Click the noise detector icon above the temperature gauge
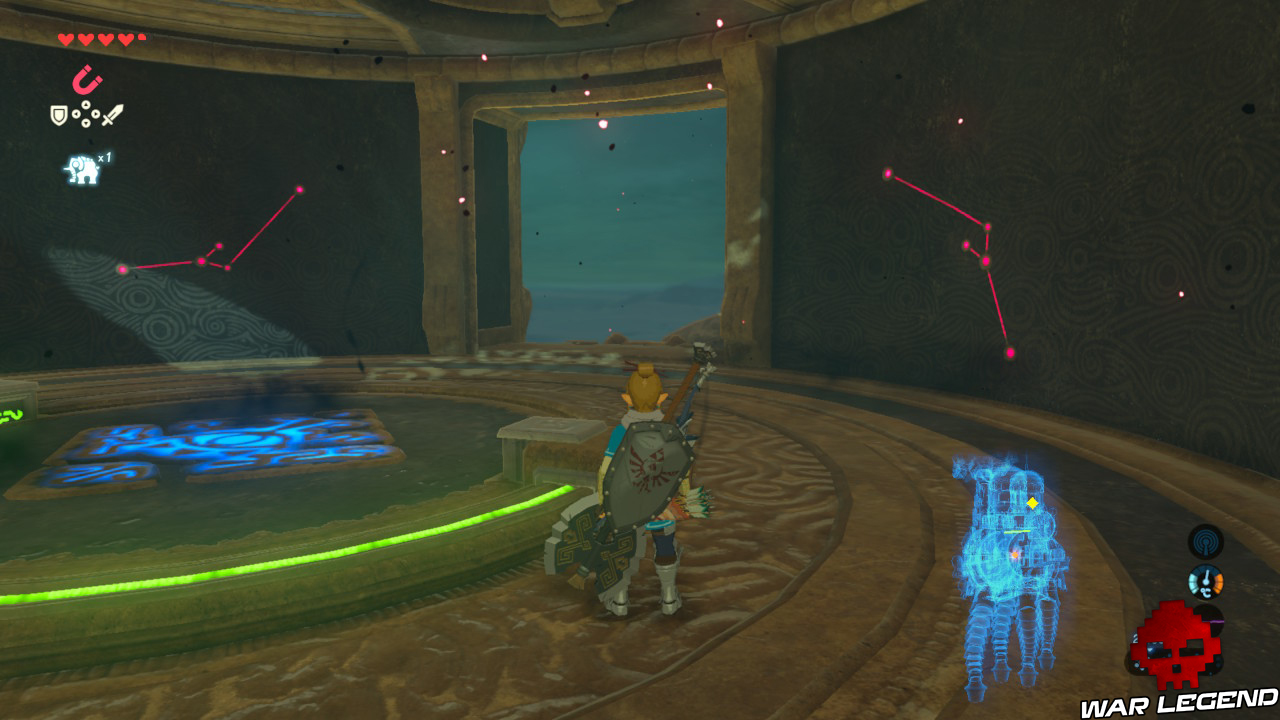This screenshot has height=720, width=1280. pyautogui.click(x=1206, y=542)
